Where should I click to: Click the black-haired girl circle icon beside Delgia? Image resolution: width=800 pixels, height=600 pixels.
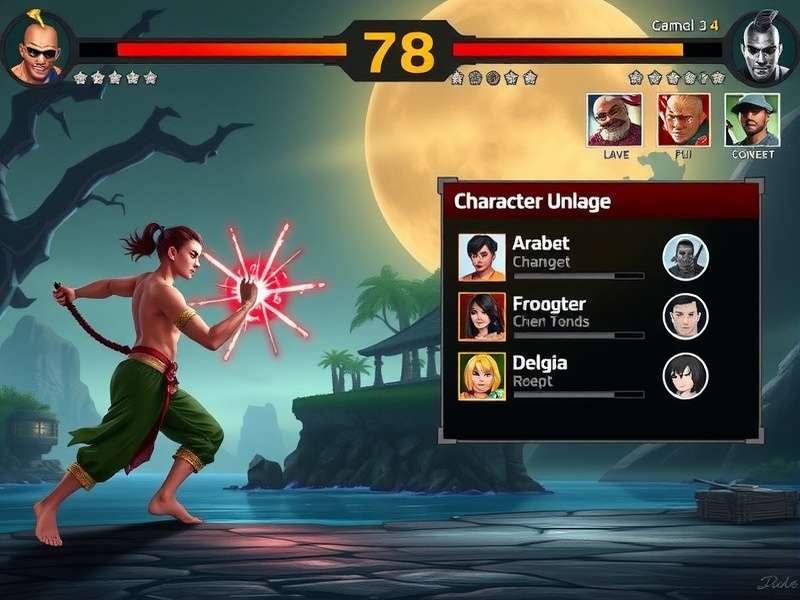click(686, 376)
